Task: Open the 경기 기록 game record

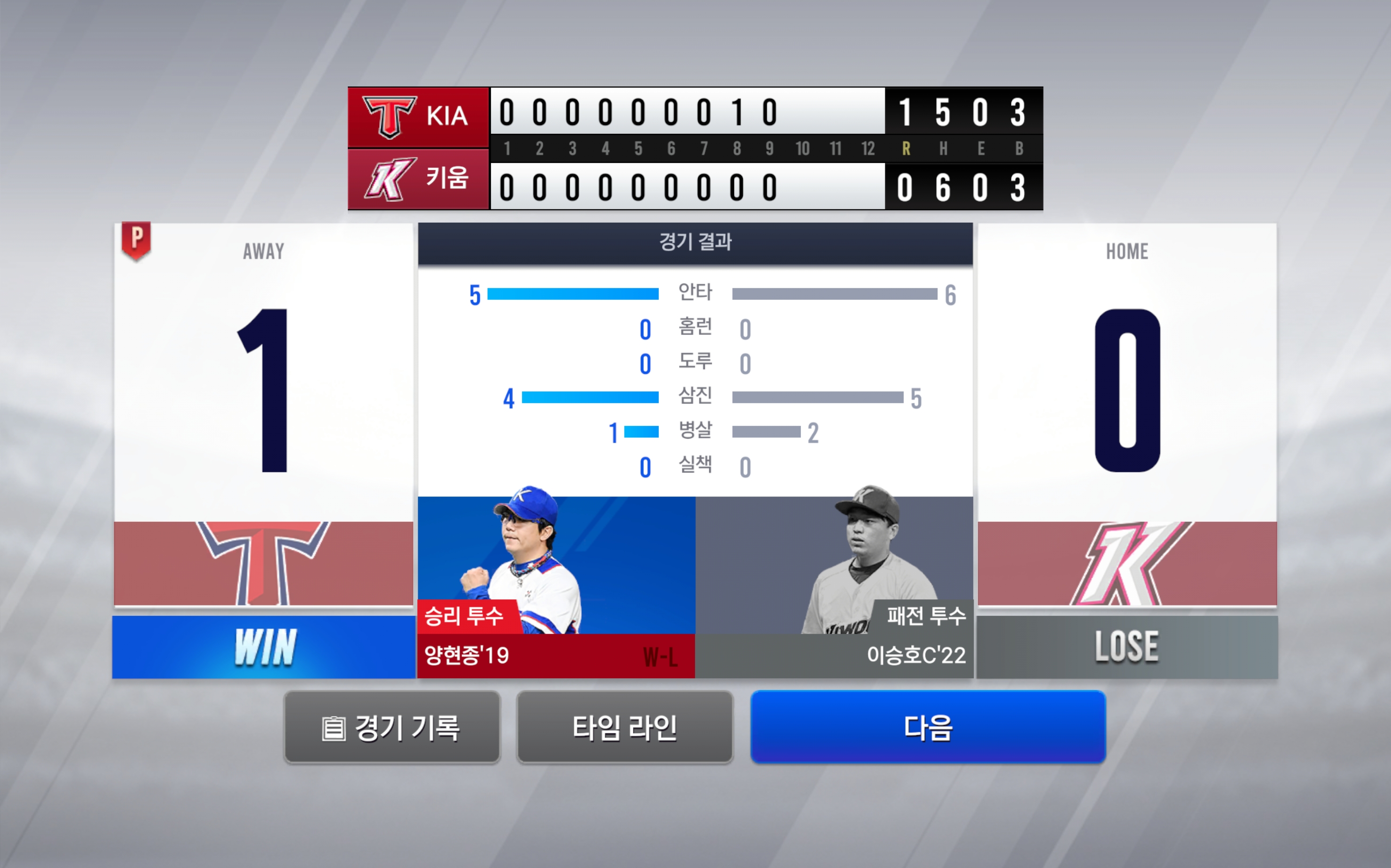Action: tap(391, 728)
